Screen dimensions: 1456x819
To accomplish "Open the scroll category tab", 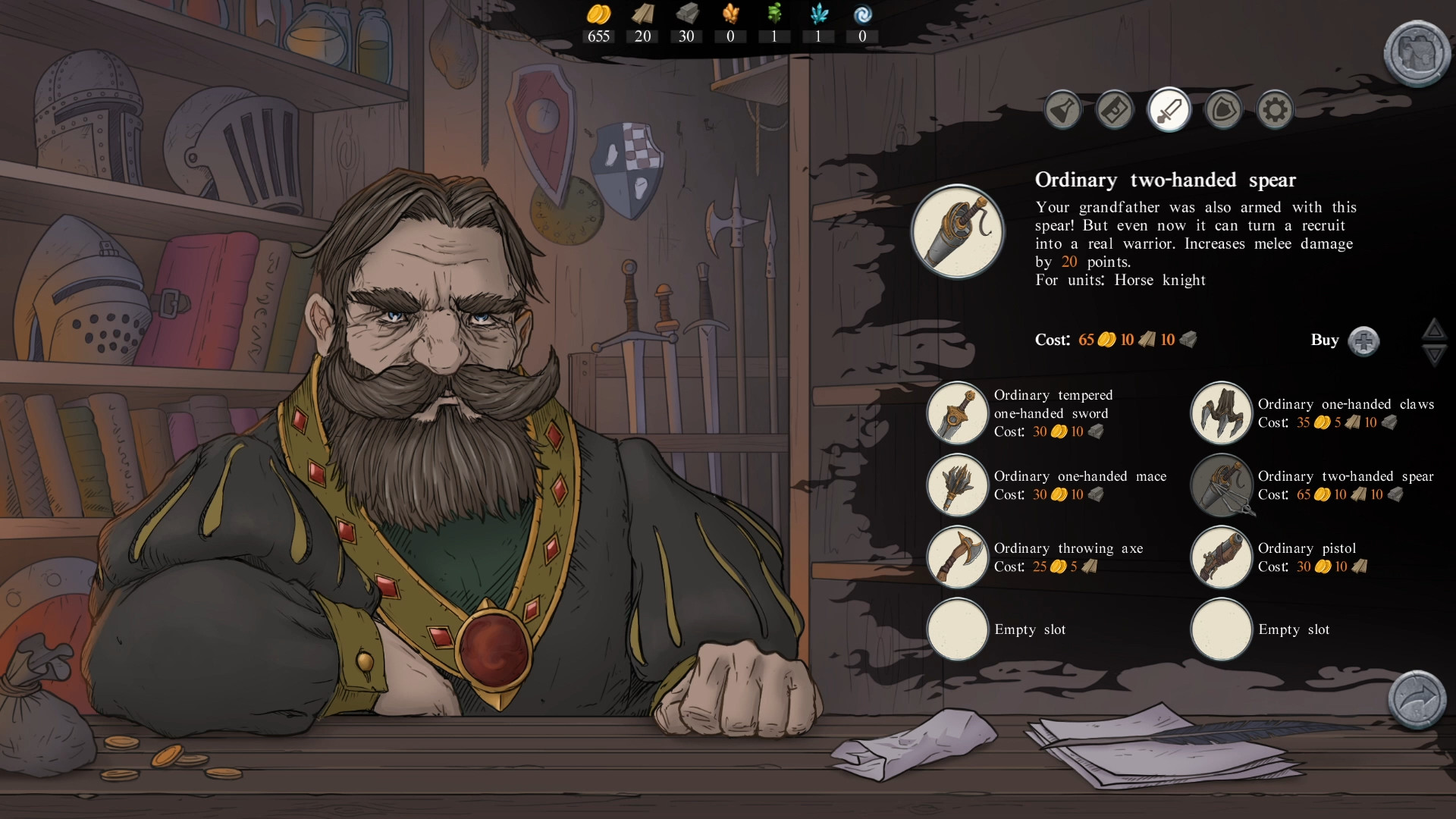I will pyautogui.click(x=1115, y=111).
